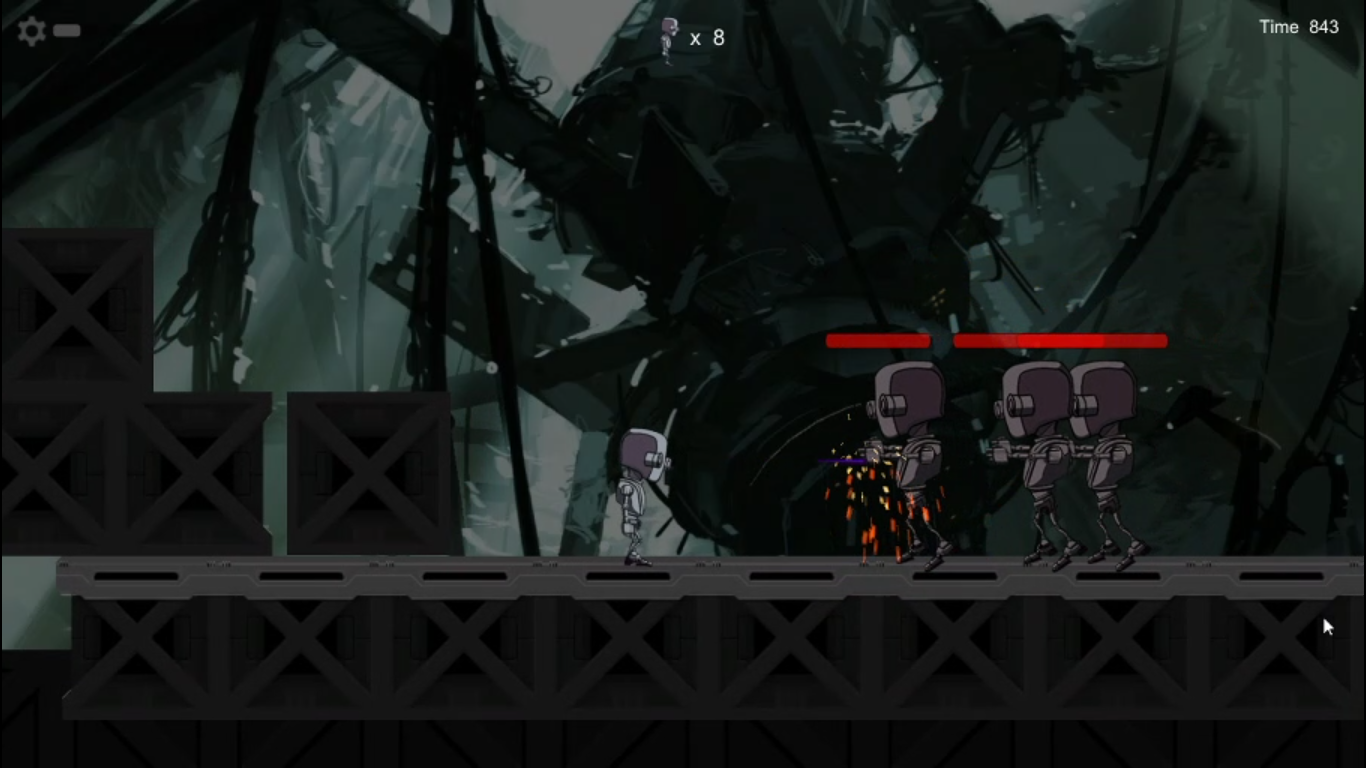The height and width of the screenshot is (768, 1366).
Task: Click the small button beside the gear icon
Action: tap(66, 30)
